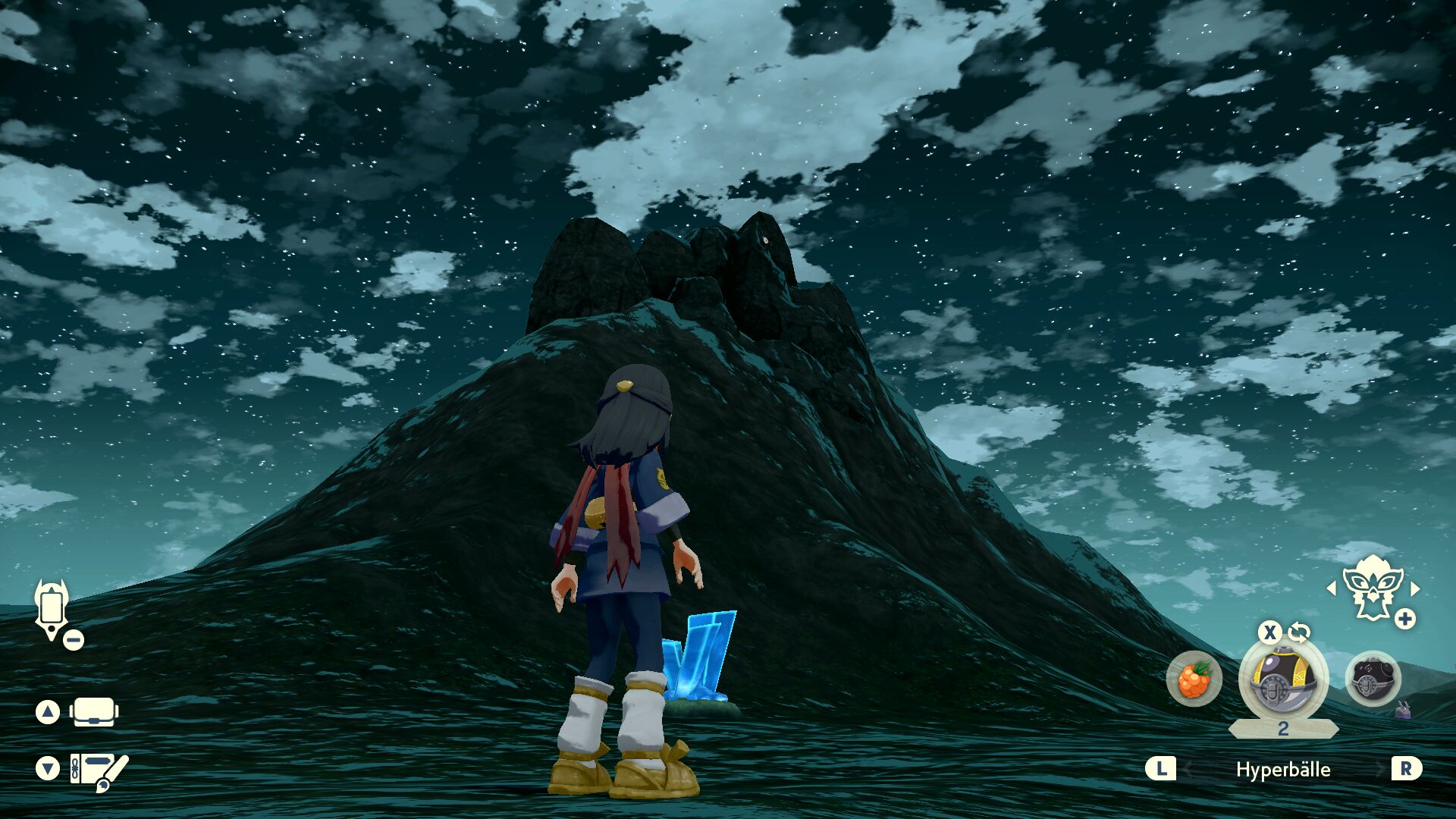
Task: Open the Arc Phone map icon
Action: [52, 609]
